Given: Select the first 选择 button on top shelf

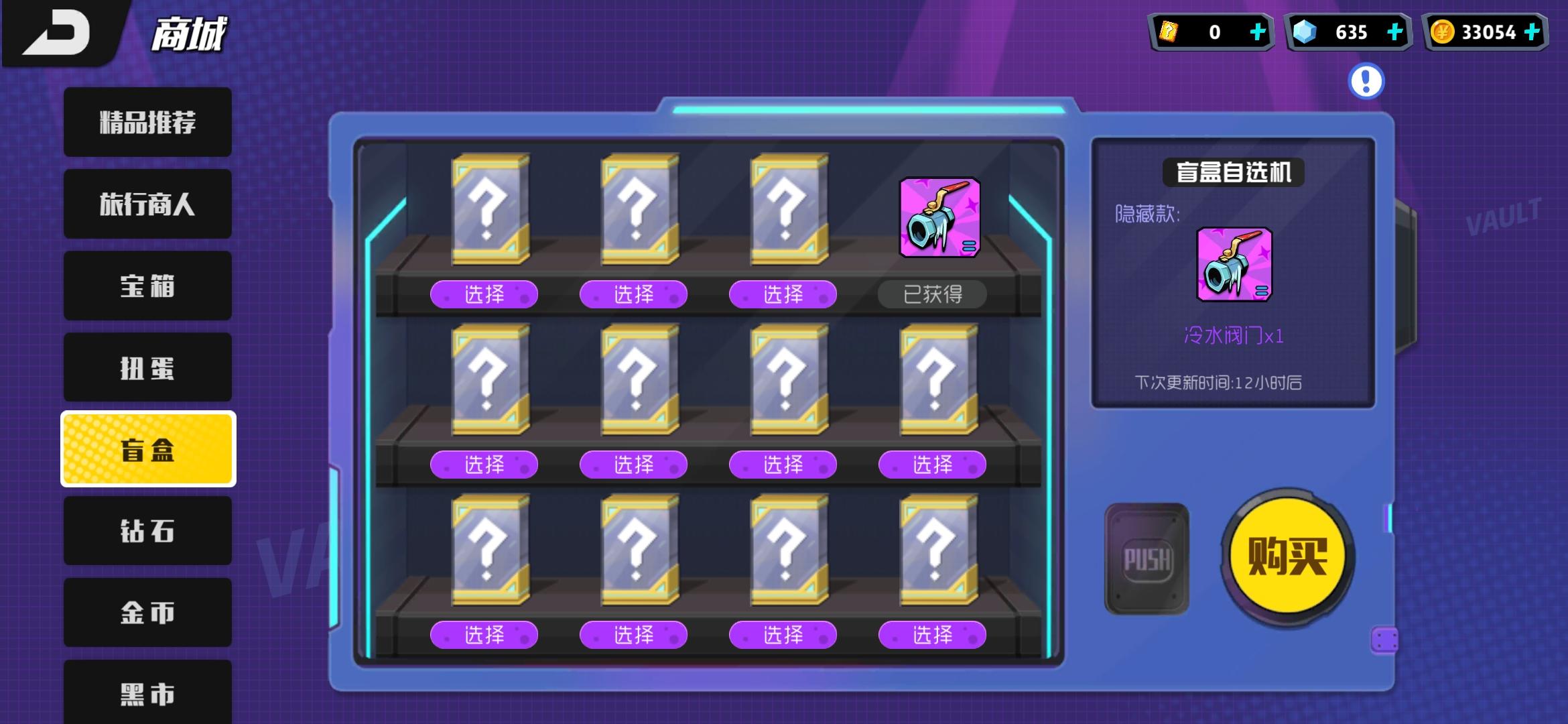Looking at the screenshot, I should pyautogui.click(x=485, y=294).
